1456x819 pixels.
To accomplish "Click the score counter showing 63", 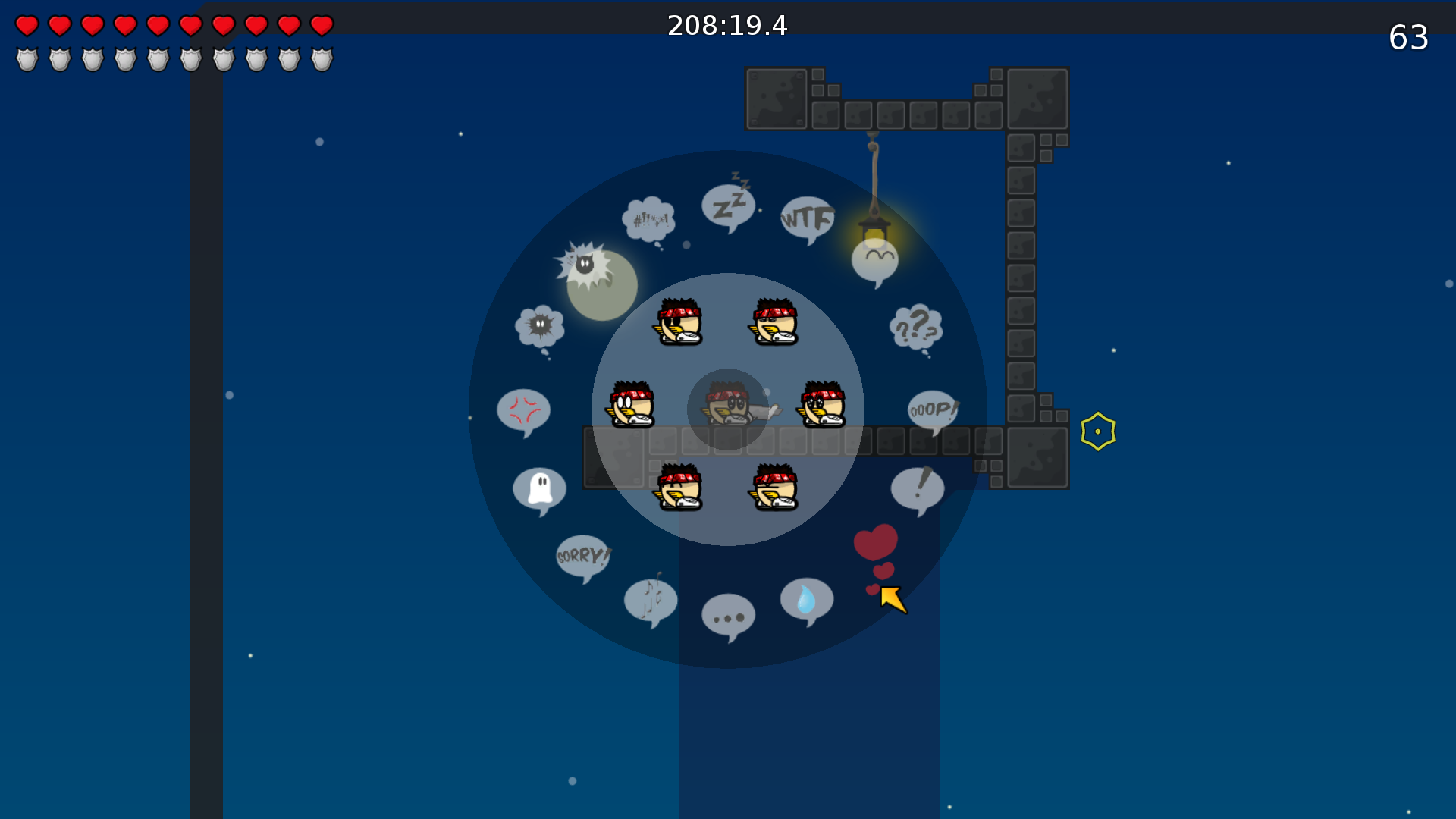I will 1410,36.
